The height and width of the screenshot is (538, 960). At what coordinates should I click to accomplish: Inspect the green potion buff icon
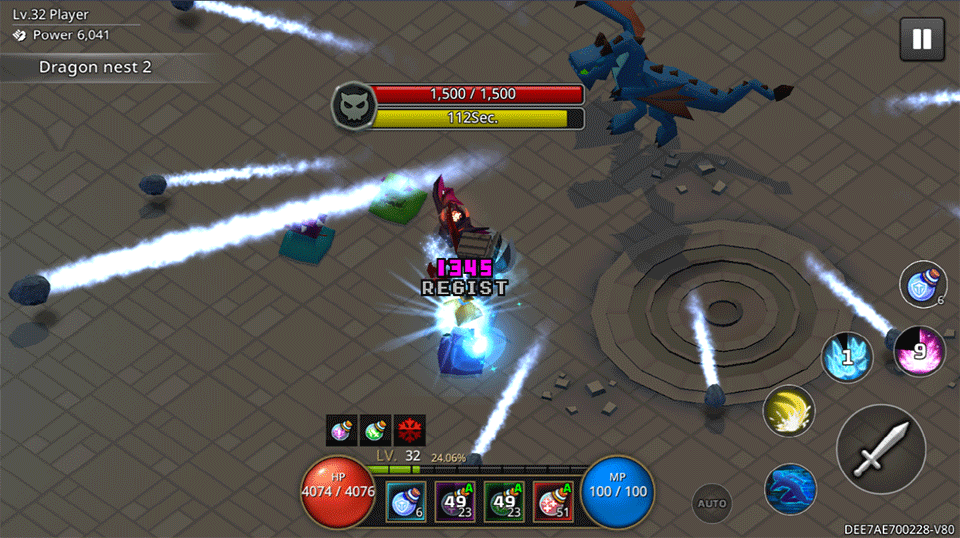376,430
